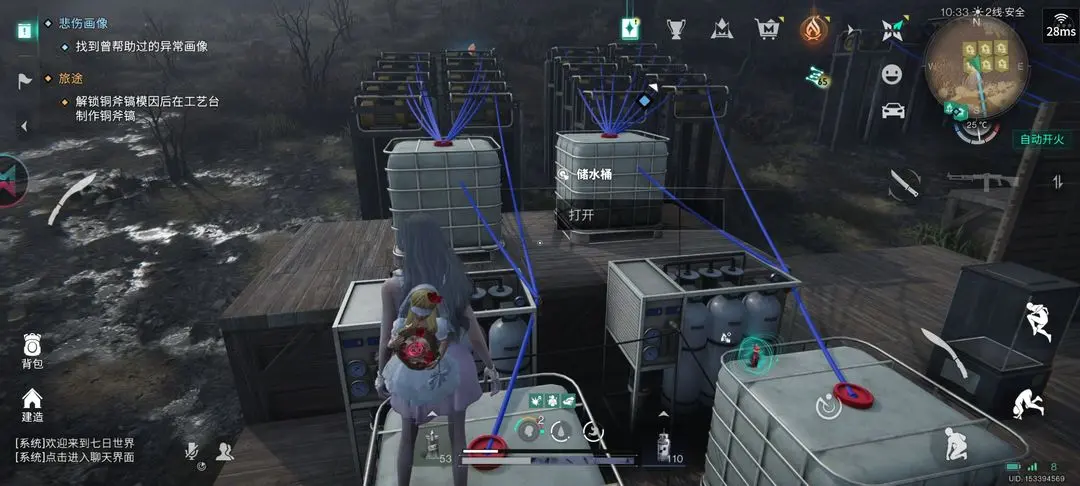Toggle 自动开火 auto fire
This screenshot has height=486, width=1080.
point(1040,139)
